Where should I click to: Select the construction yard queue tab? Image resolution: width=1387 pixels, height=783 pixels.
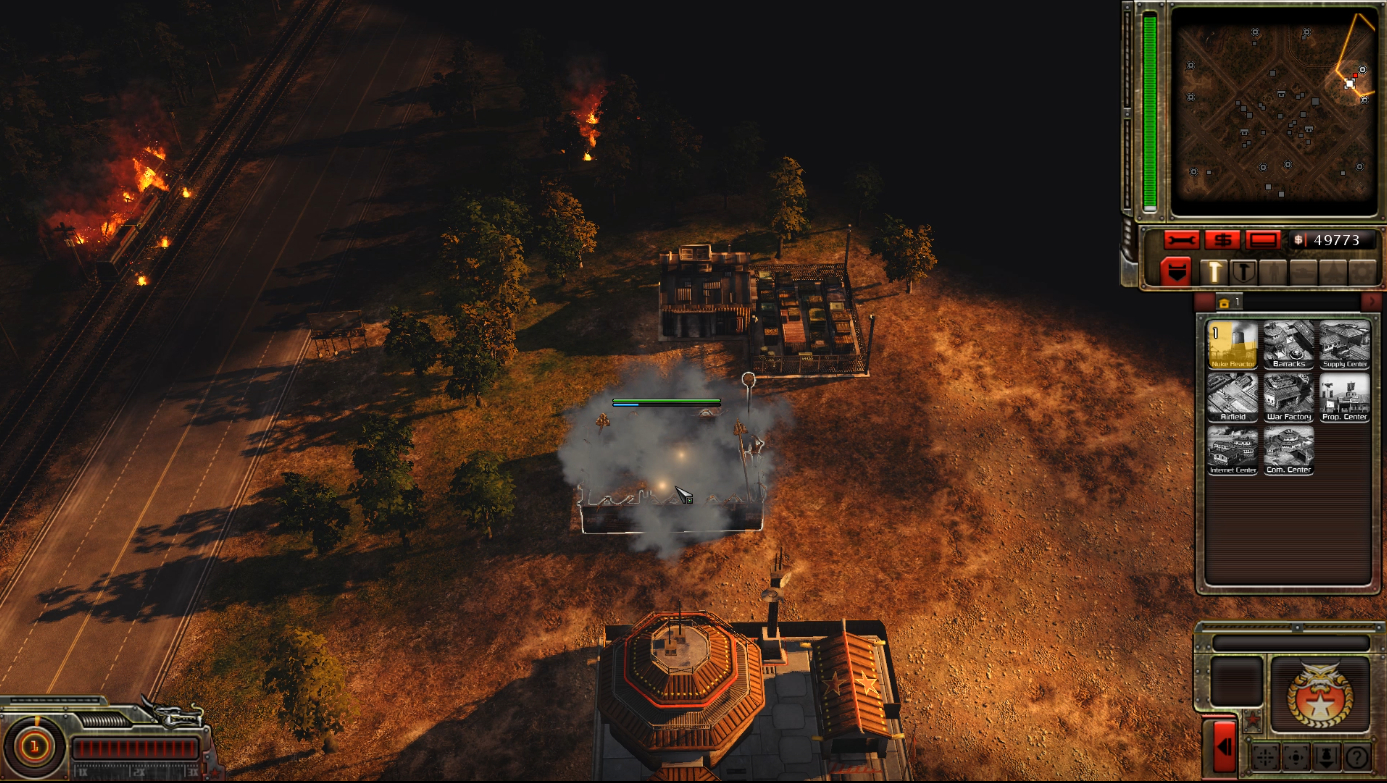coord(1229,301)
